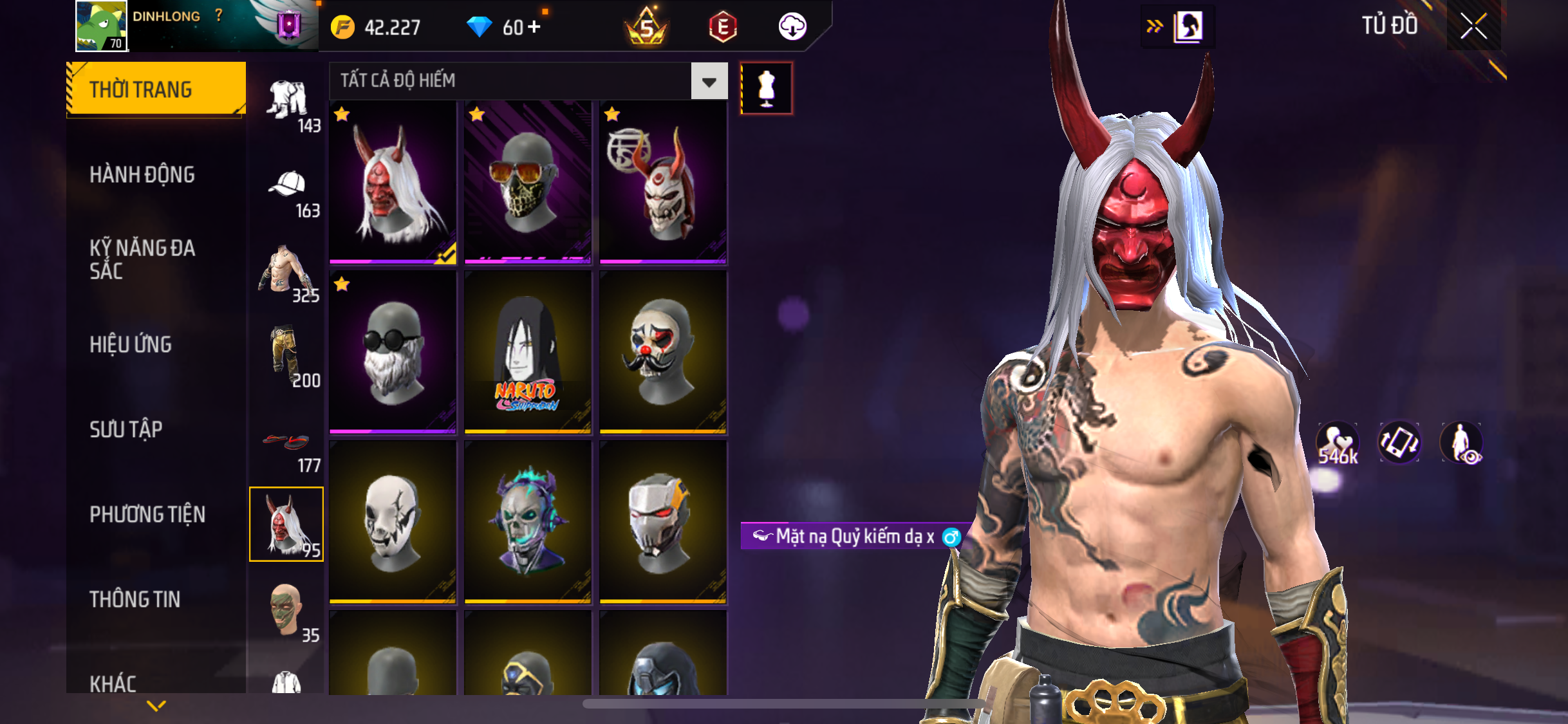The width and height of the screenshot is (1568, 724).
Task: Choose the Naruto Orochimaru hair item
Action: click(x=528, y=352)
